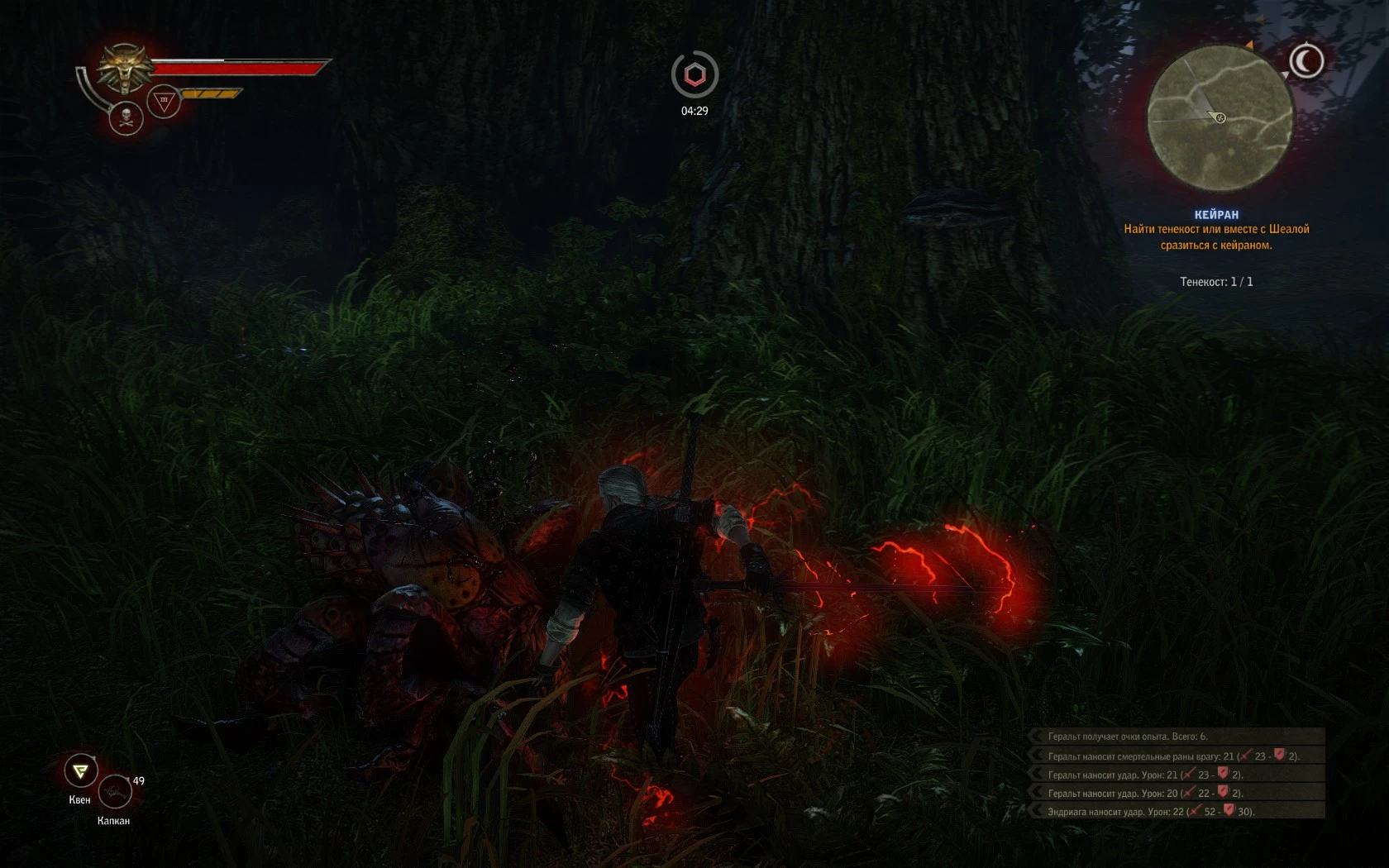
Task: Select the Капкан trap icon
Action: coord(116,792)
